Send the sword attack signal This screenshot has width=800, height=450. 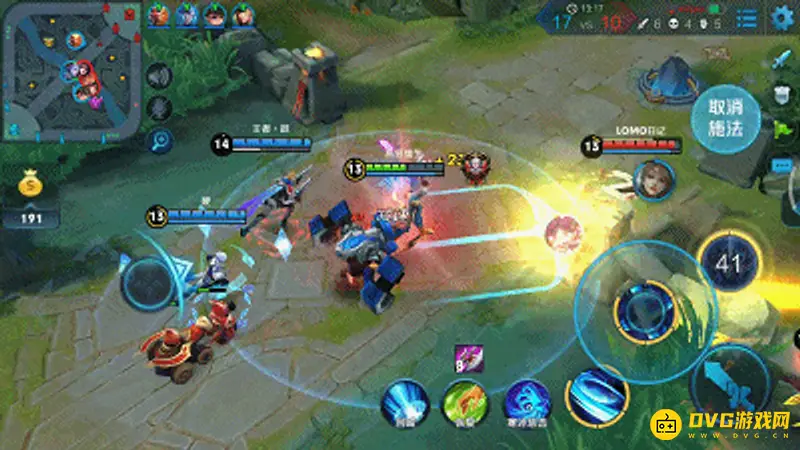(x=782, y=59)
